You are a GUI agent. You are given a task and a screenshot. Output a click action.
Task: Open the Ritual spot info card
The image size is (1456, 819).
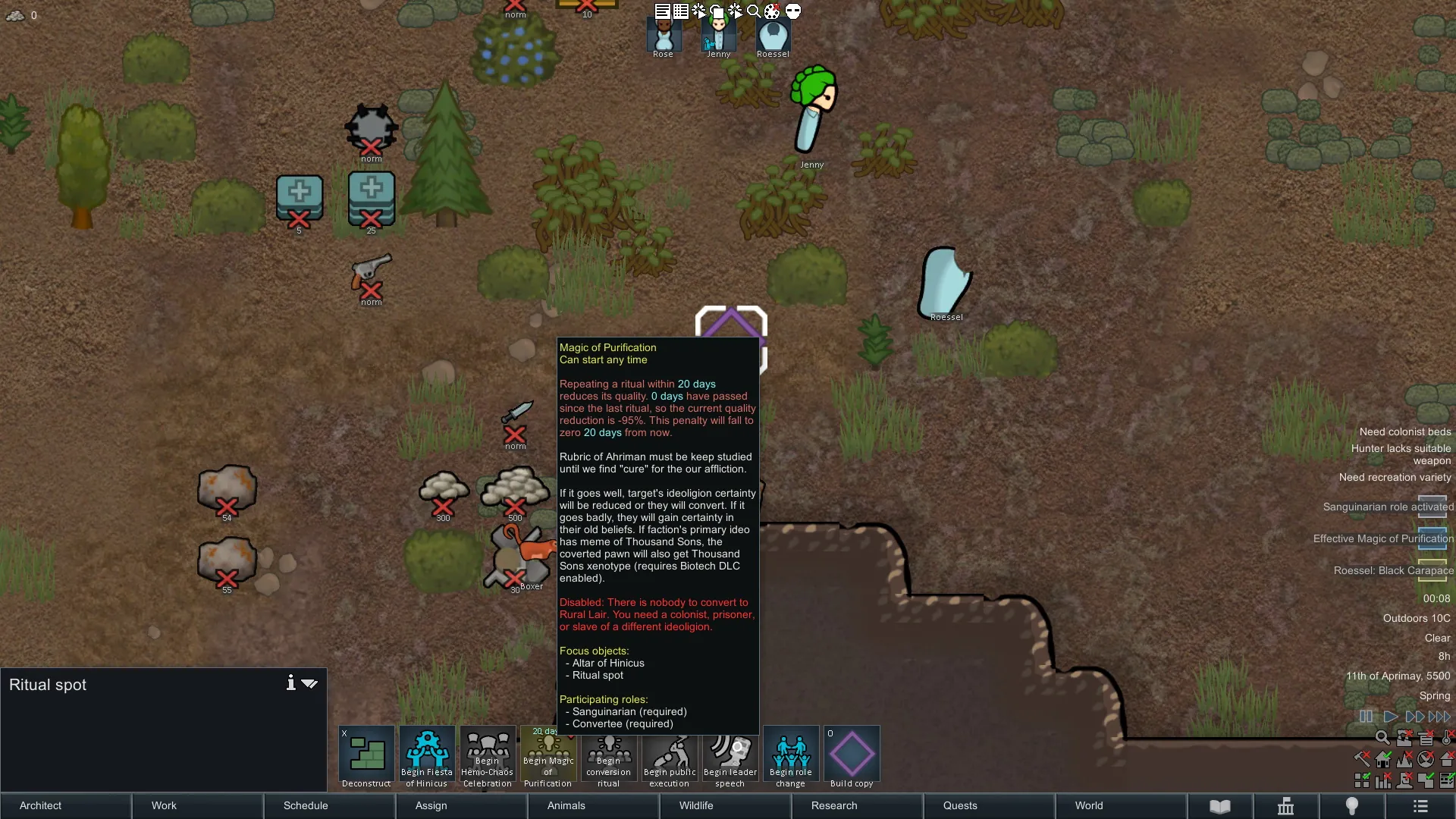[x=290, y=683]
